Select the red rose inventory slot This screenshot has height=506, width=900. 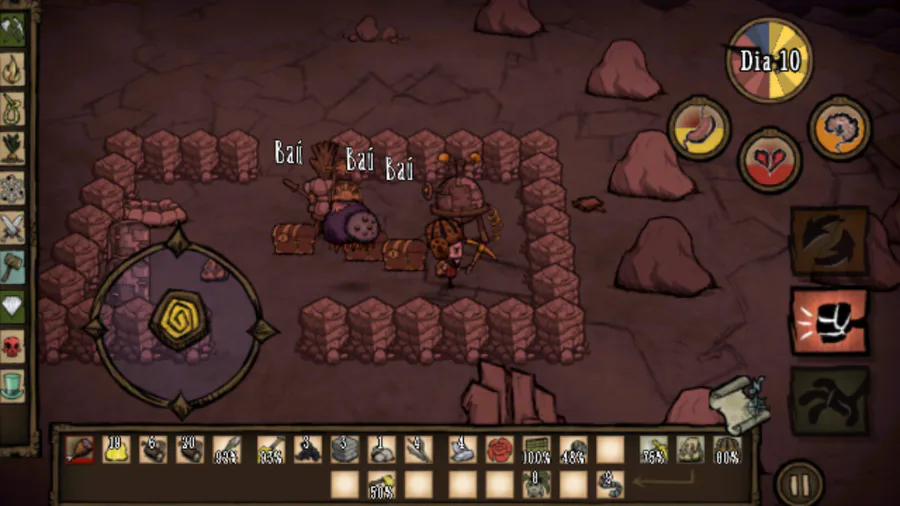(497, 450)
